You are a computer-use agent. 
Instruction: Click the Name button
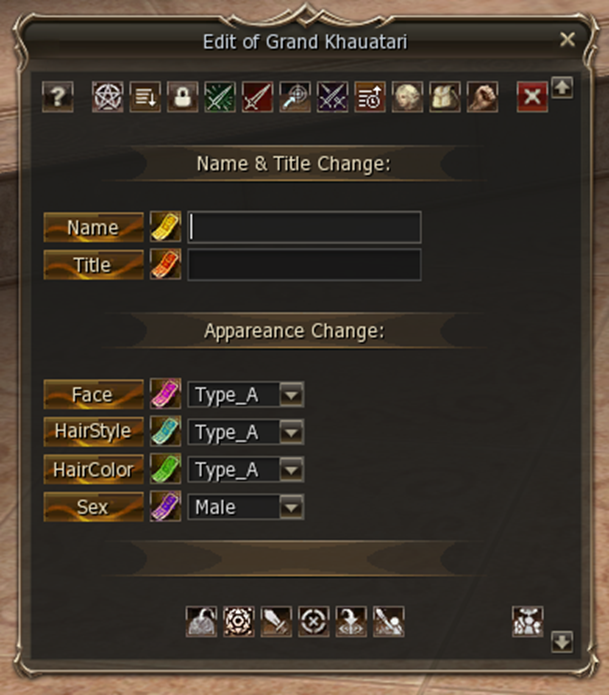point(93,227)
